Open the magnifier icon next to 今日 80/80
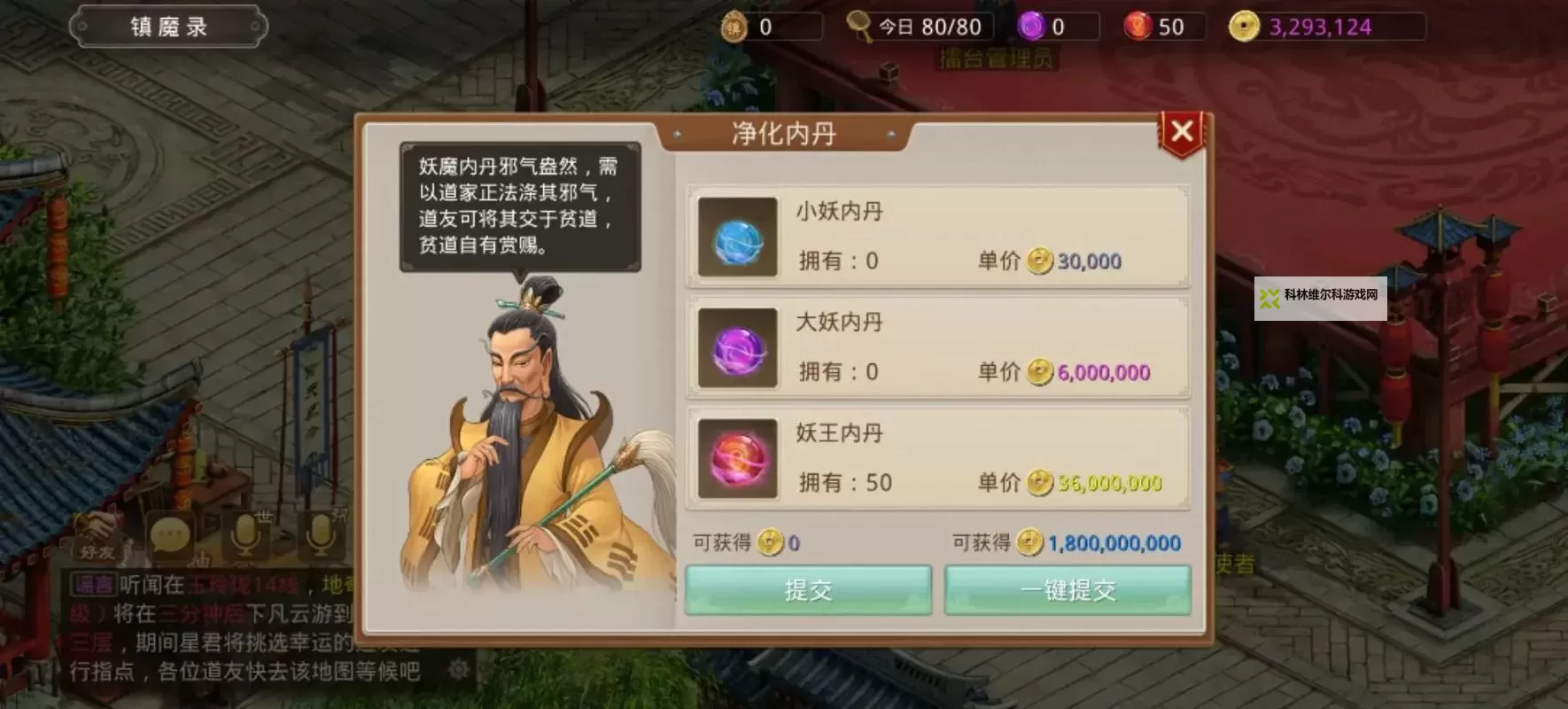Image resolution: width=1568 pixels, height=709 pixels. tap(858, 26)
